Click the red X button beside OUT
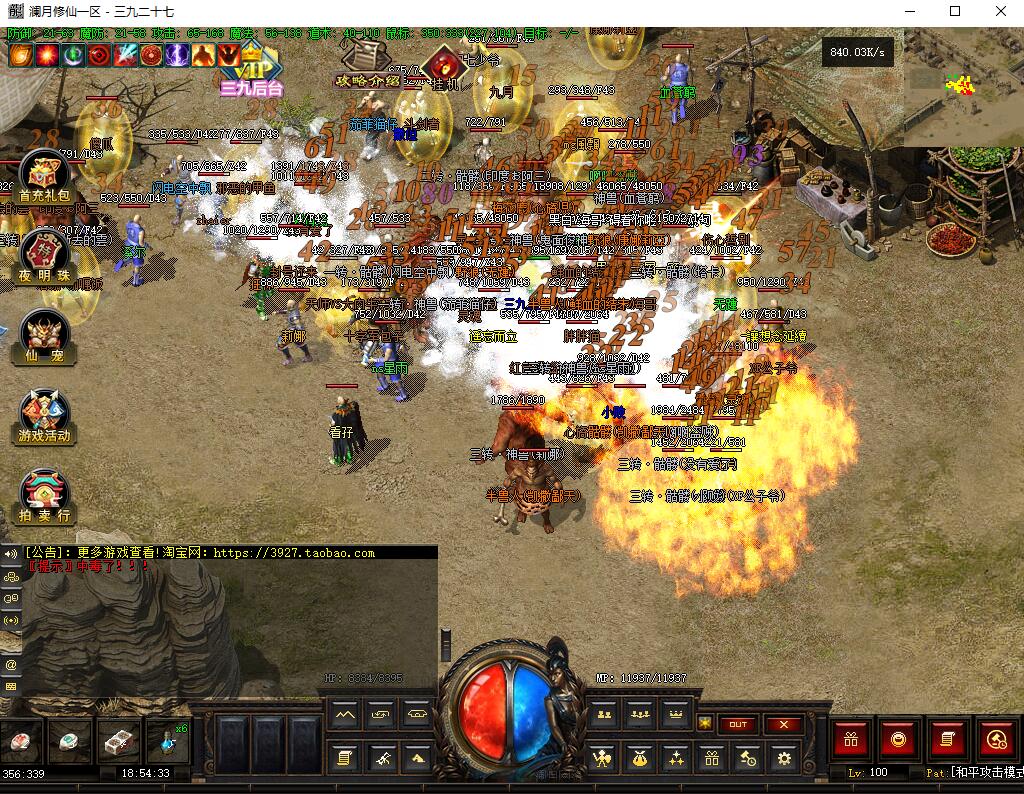Image resolution: width=1024 pixels, height=794 pixels. click(x=783, y=724)
